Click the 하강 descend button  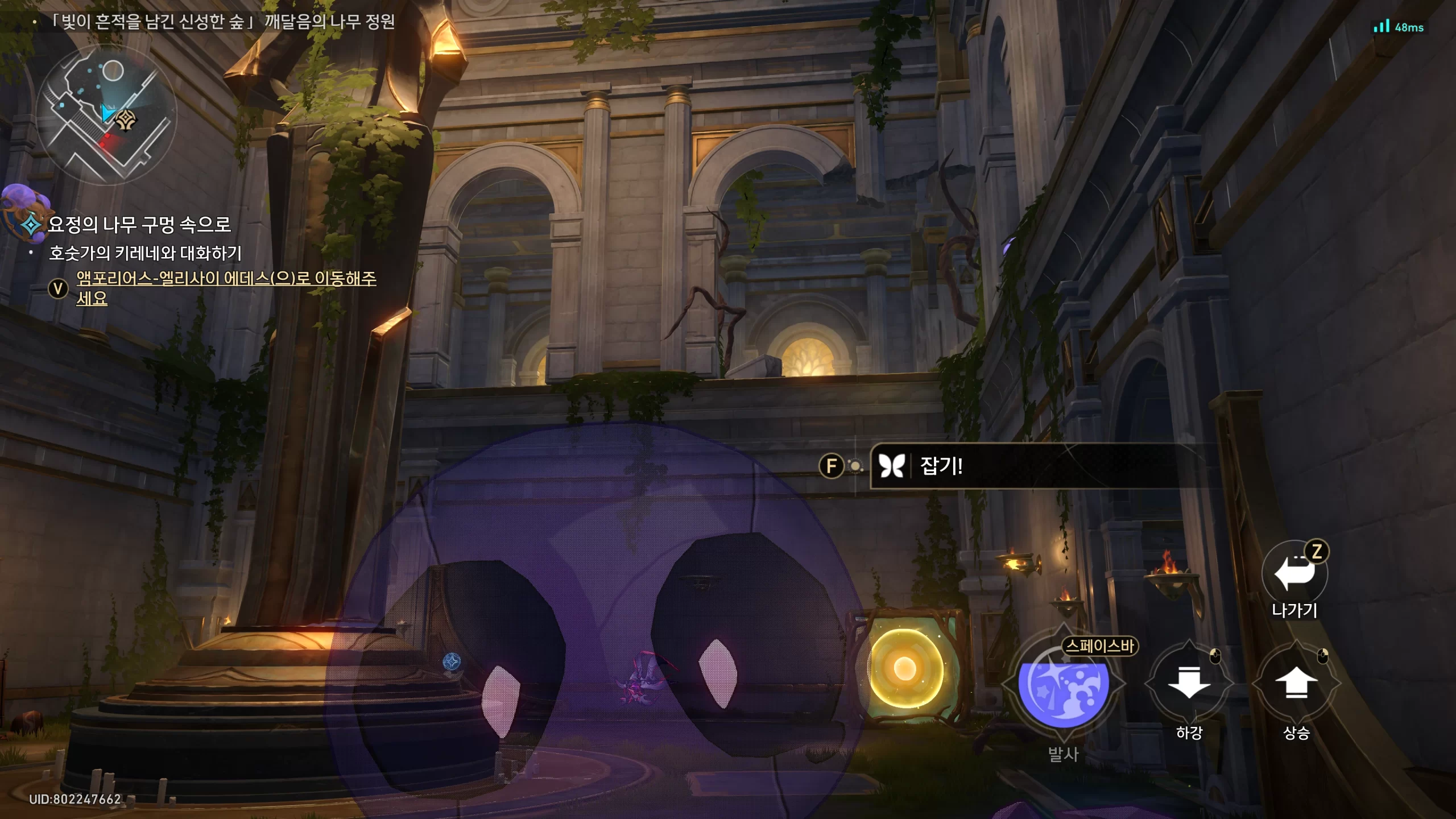(1189, 684)
